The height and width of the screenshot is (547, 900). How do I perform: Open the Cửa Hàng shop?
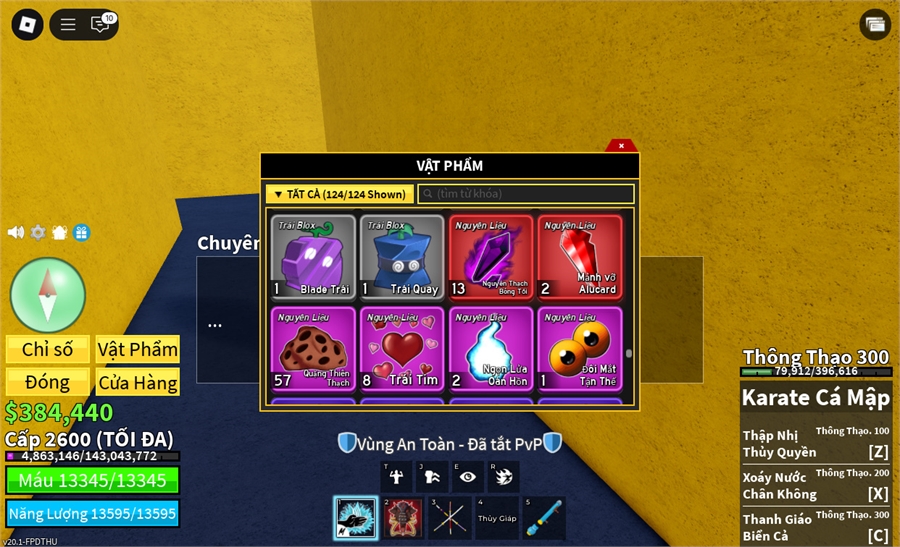click(138, 382)
